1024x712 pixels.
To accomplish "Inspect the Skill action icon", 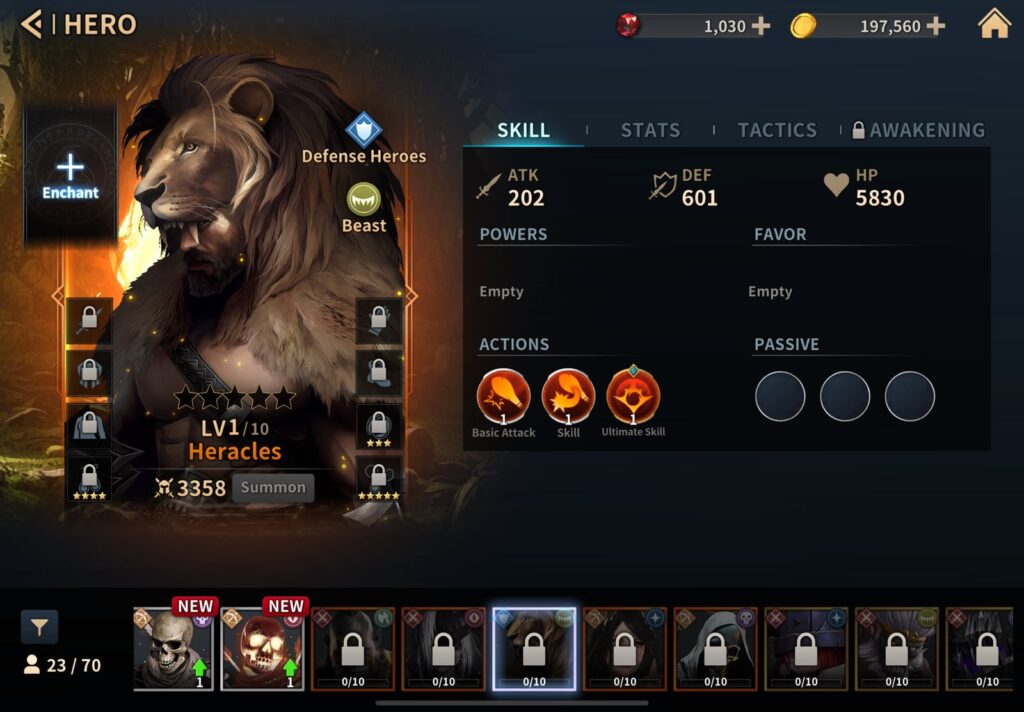I will 568,396.
